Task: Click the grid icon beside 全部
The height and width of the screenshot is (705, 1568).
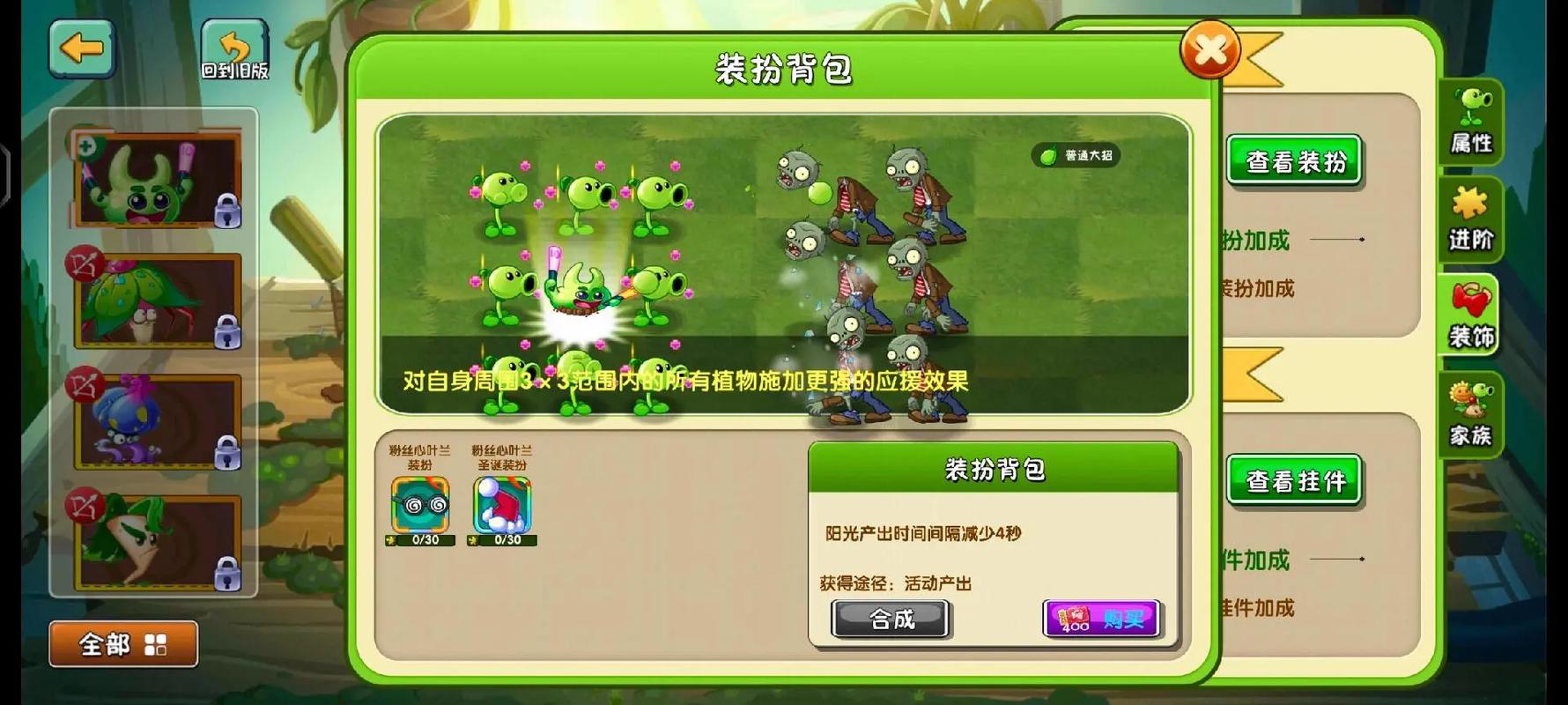Action: pos(155,646)
